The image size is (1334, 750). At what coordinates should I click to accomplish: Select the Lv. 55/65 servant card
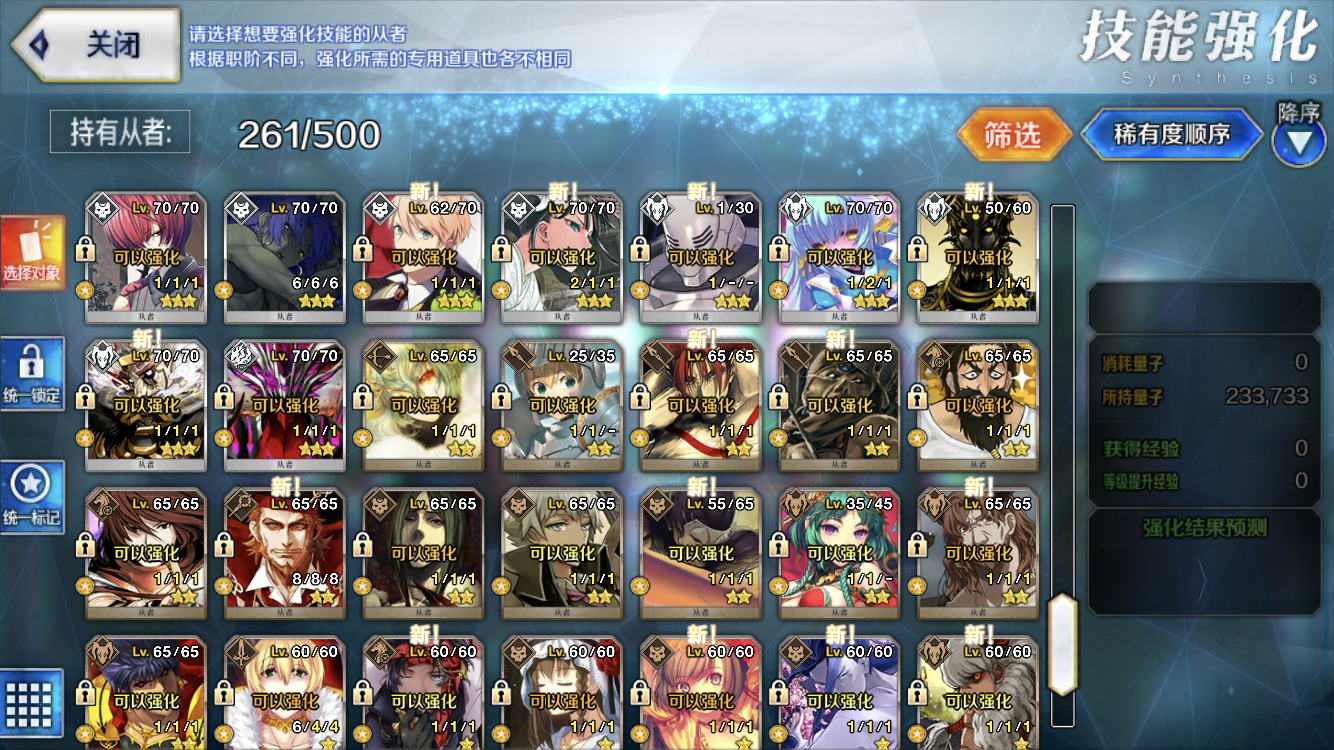tap(700, 553)
